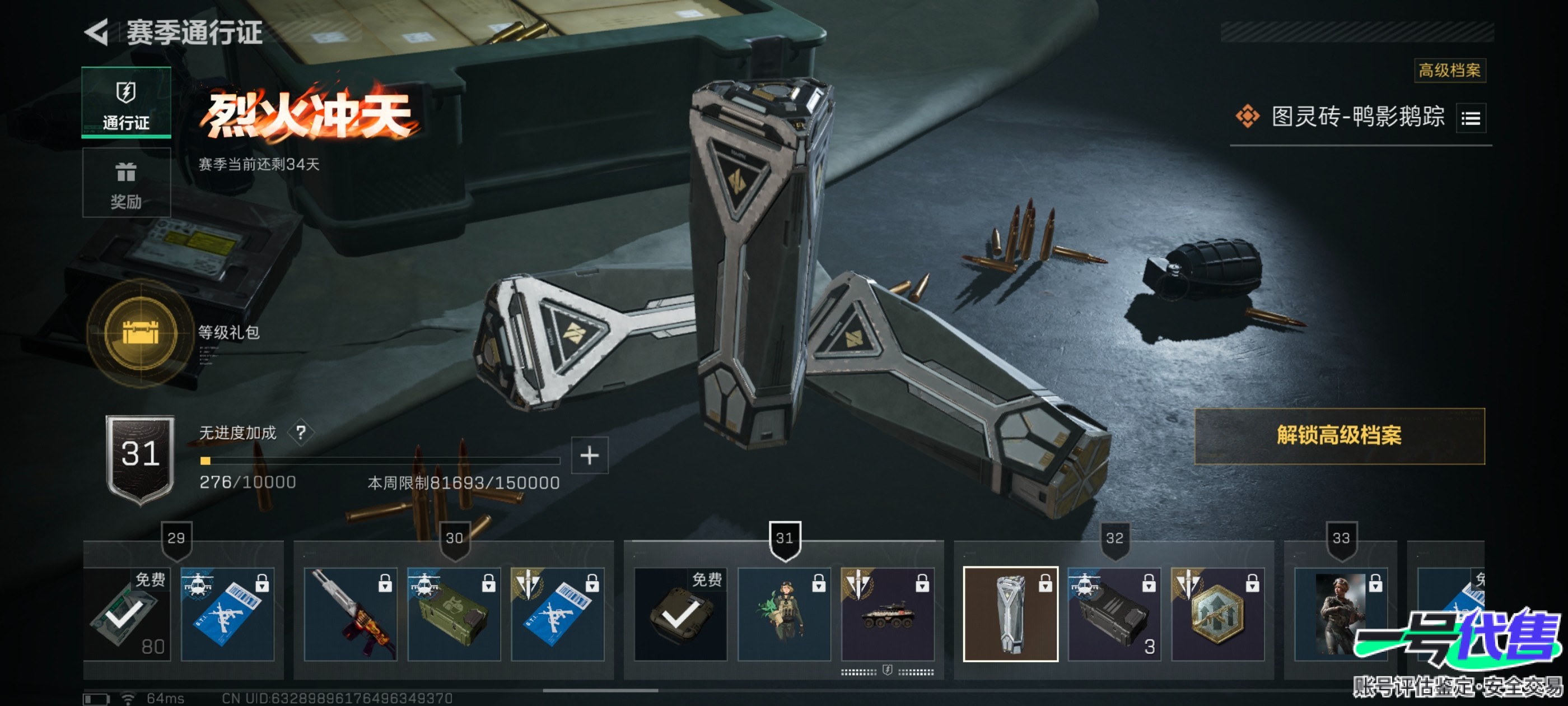Select the gold hexagon badge reward

point(1217,614)
